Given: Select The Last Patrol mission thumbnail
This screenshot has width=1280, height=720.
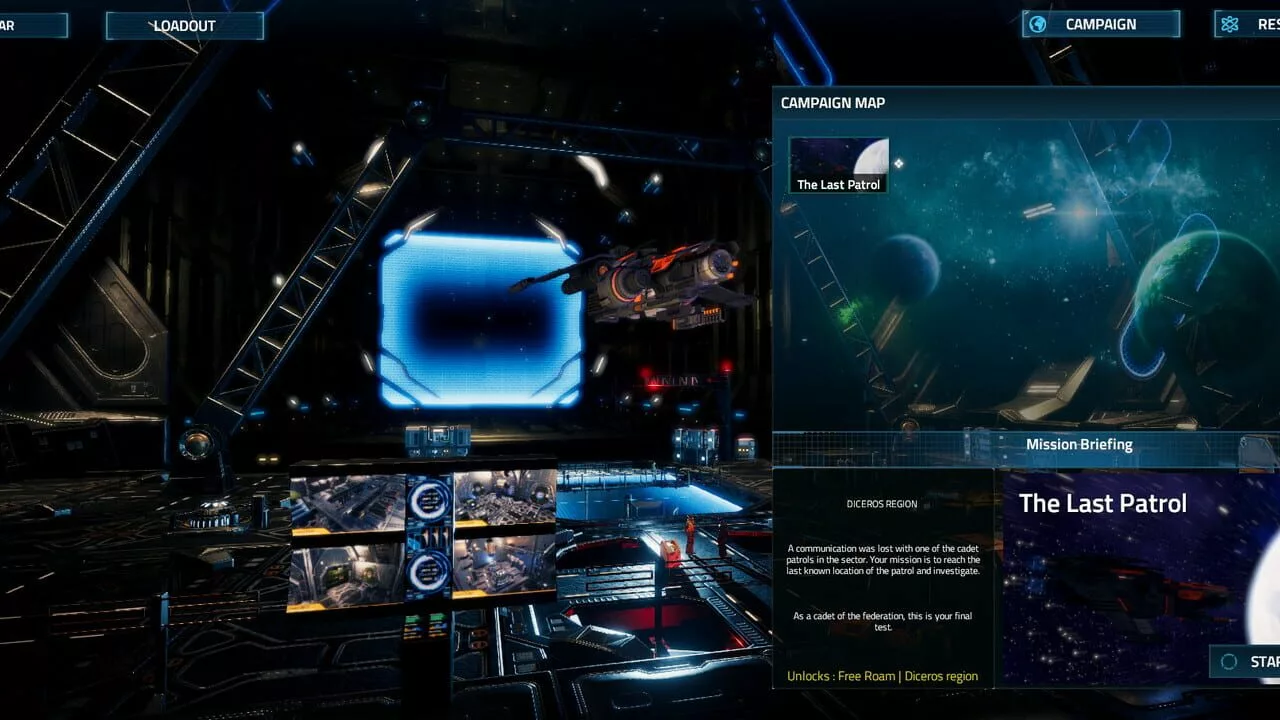Looking at the screenshot, I should click(839, 165).
